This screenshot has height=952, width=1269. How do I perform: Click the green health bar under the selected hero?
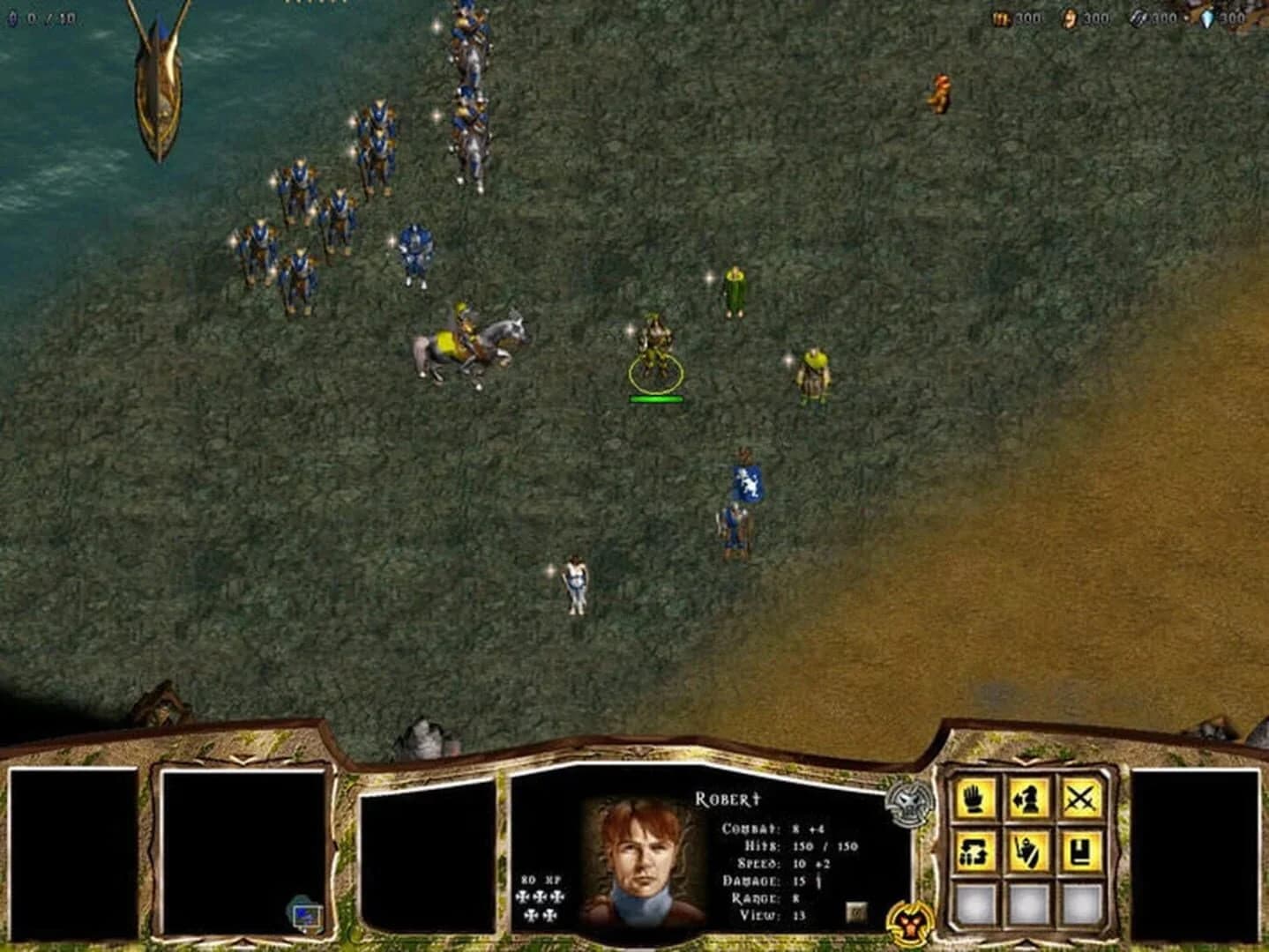[656, 398]
